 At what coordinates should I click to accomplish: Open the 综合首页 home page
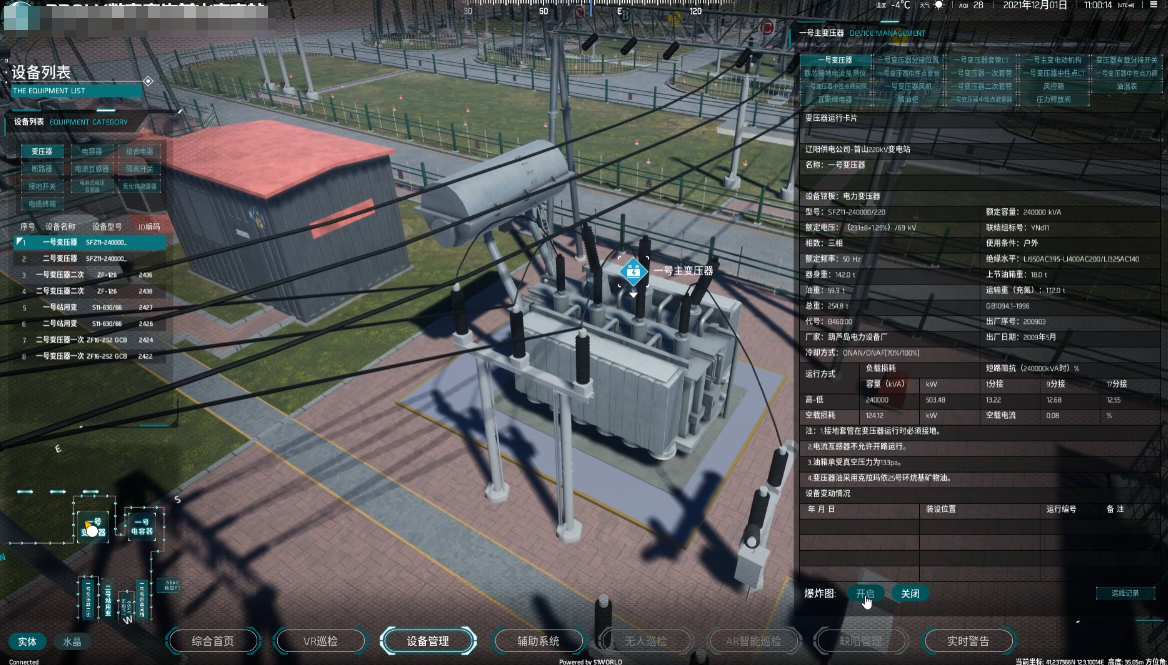point(212,641)
